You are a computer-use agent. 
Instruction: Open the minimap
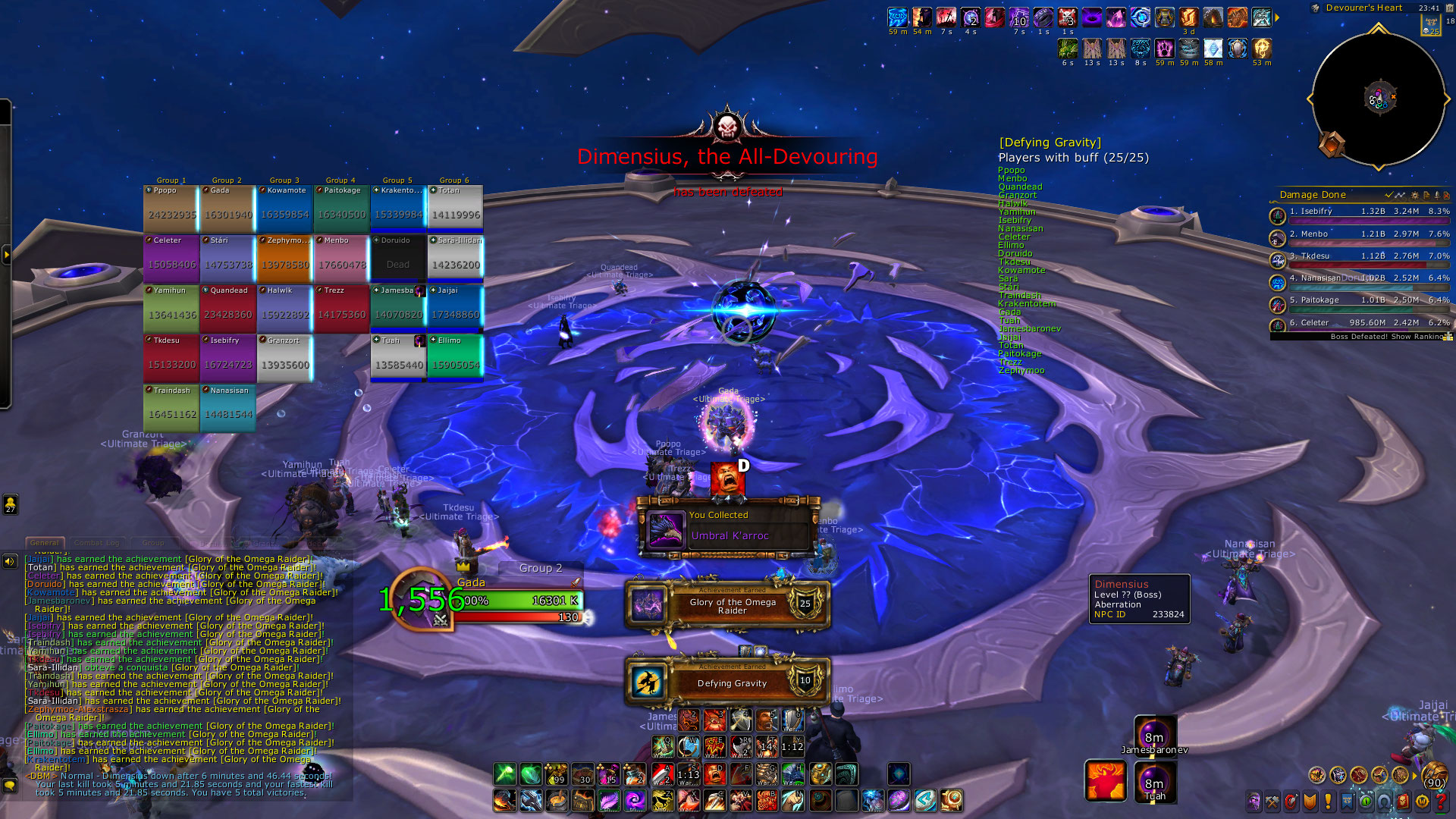(x=1378, y=99)
